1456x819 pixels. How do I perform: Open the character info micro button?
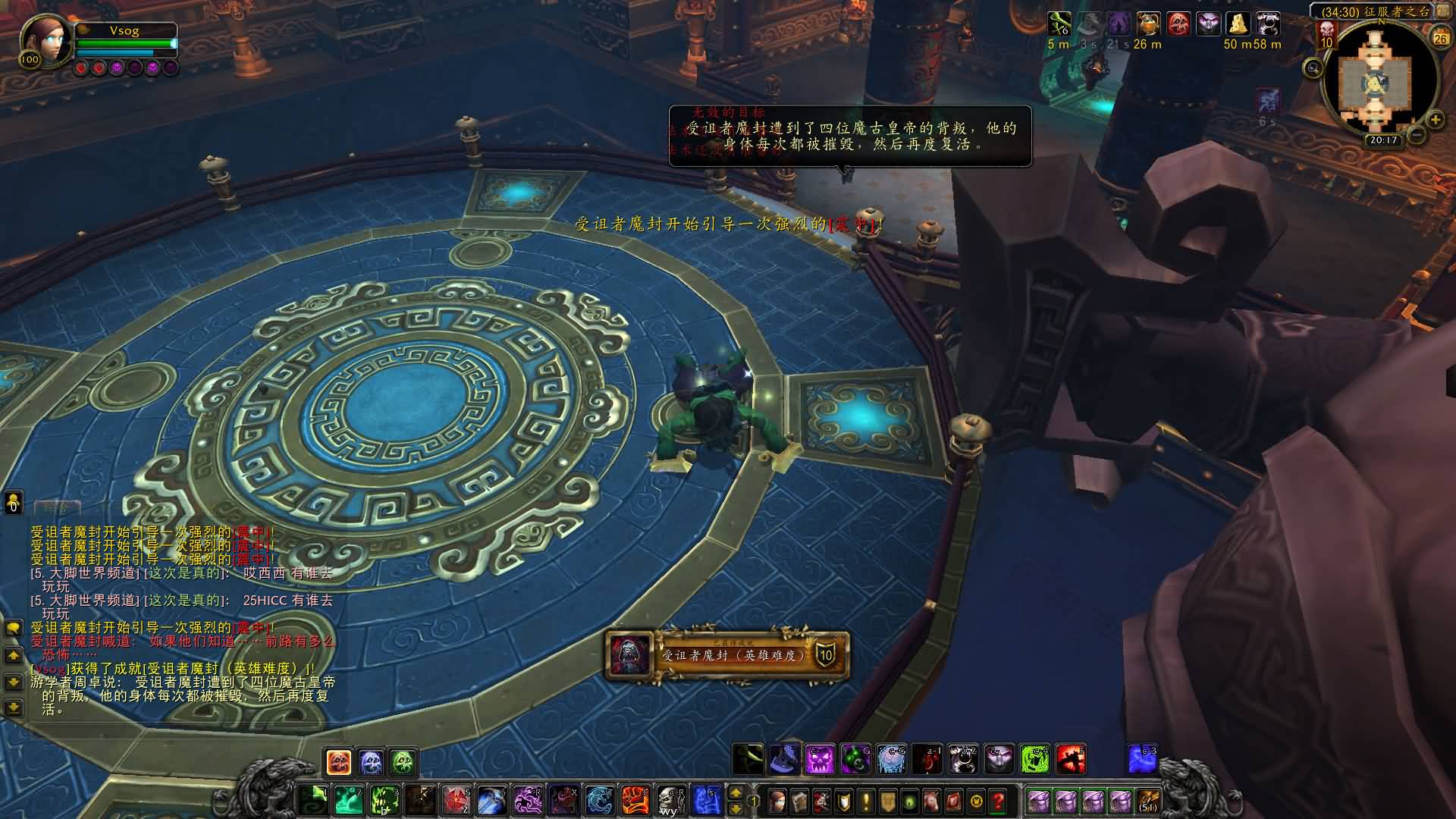pyautogui.click(x=777, y=801)
